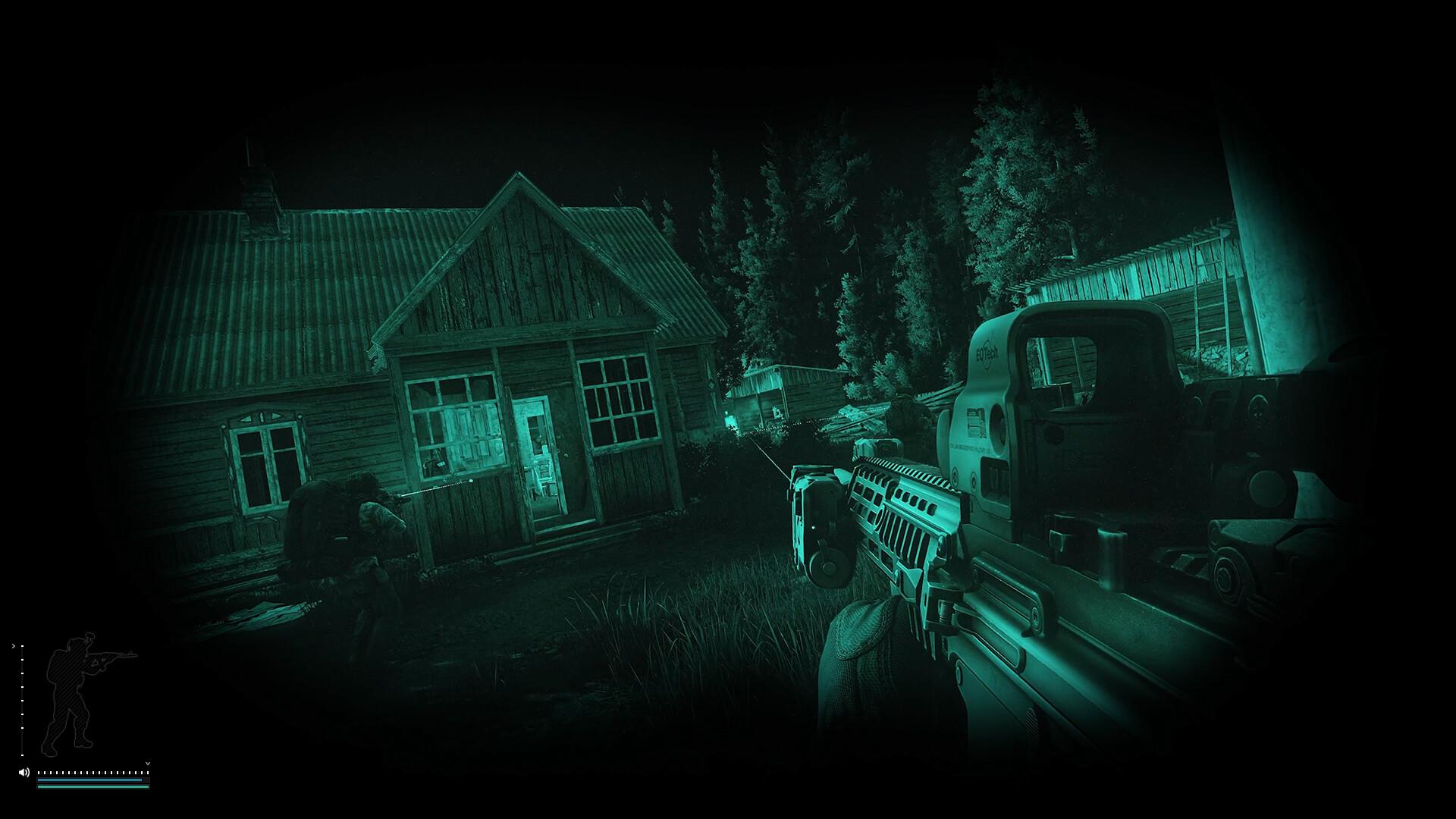
Task: Click the topmost dot on the stance scale
Action: click(x=22, y=645)
